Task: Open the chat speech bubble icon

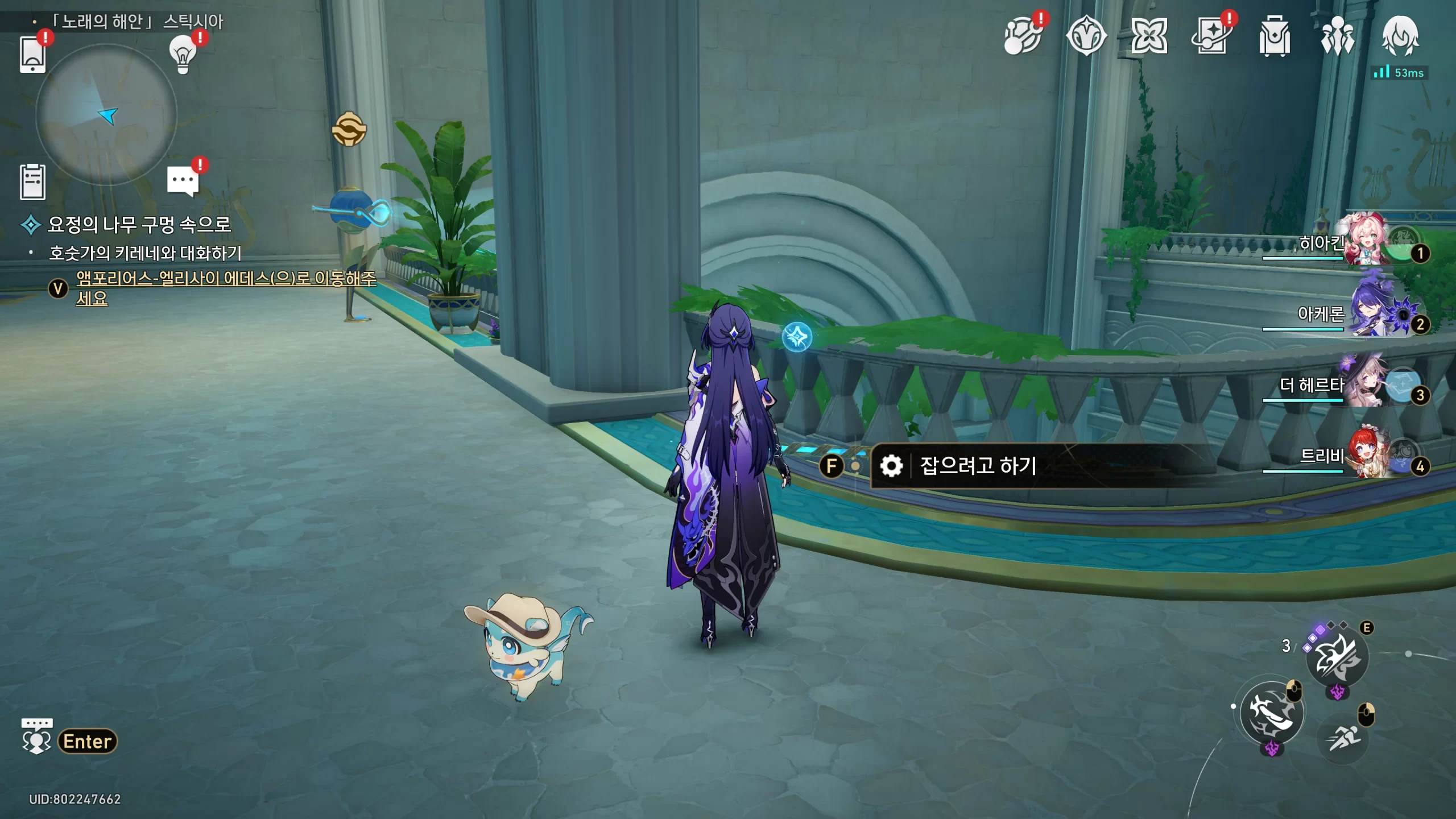Action: [183, 181]
